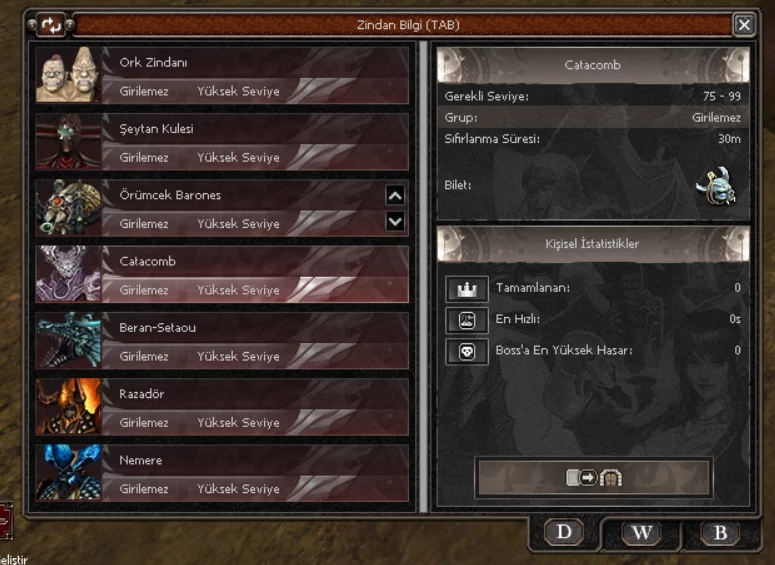Screen dimensions: 775x565
Task: Select the Catacomb dungeon row
Action: (222, 273)
